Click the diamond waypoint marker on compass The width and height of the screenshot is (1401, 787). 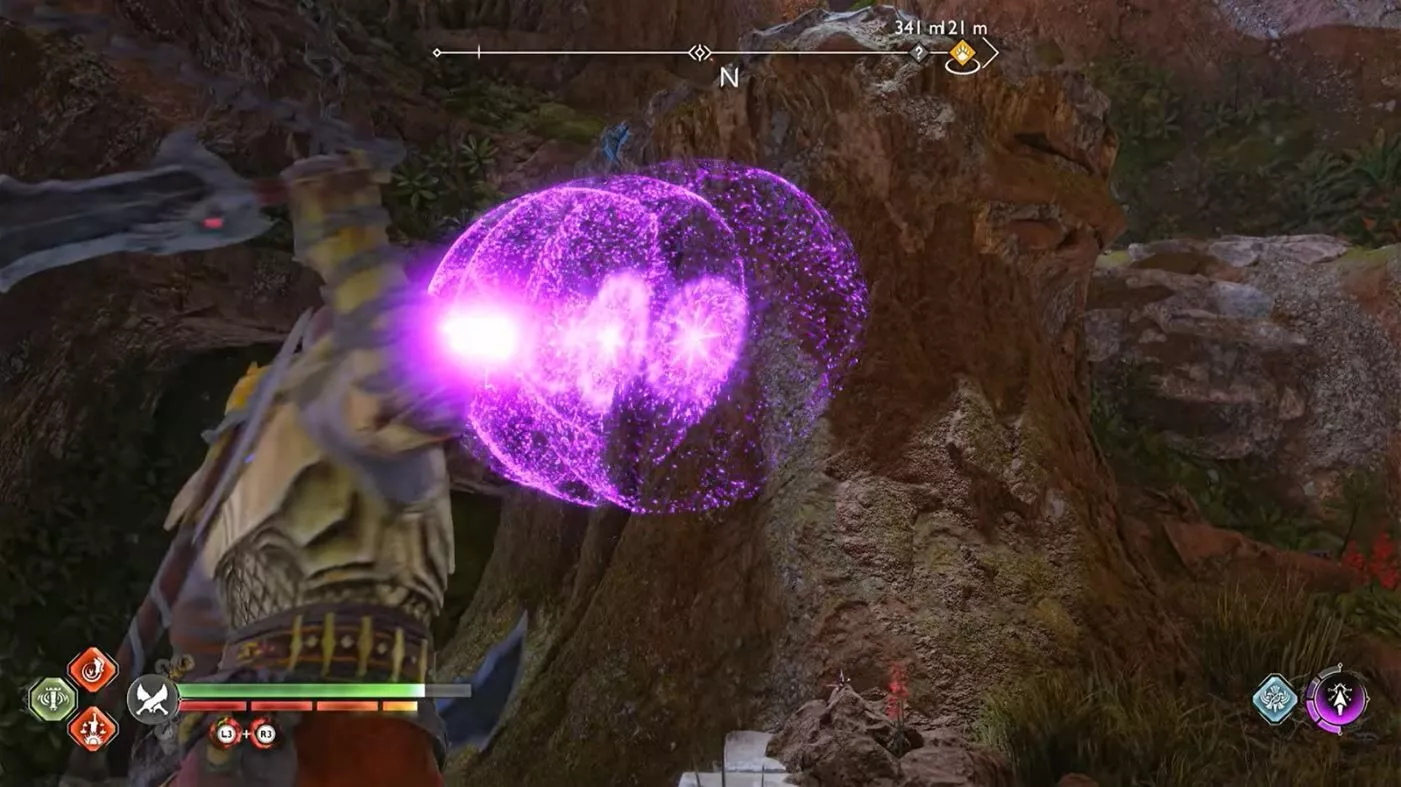point(699,52)
